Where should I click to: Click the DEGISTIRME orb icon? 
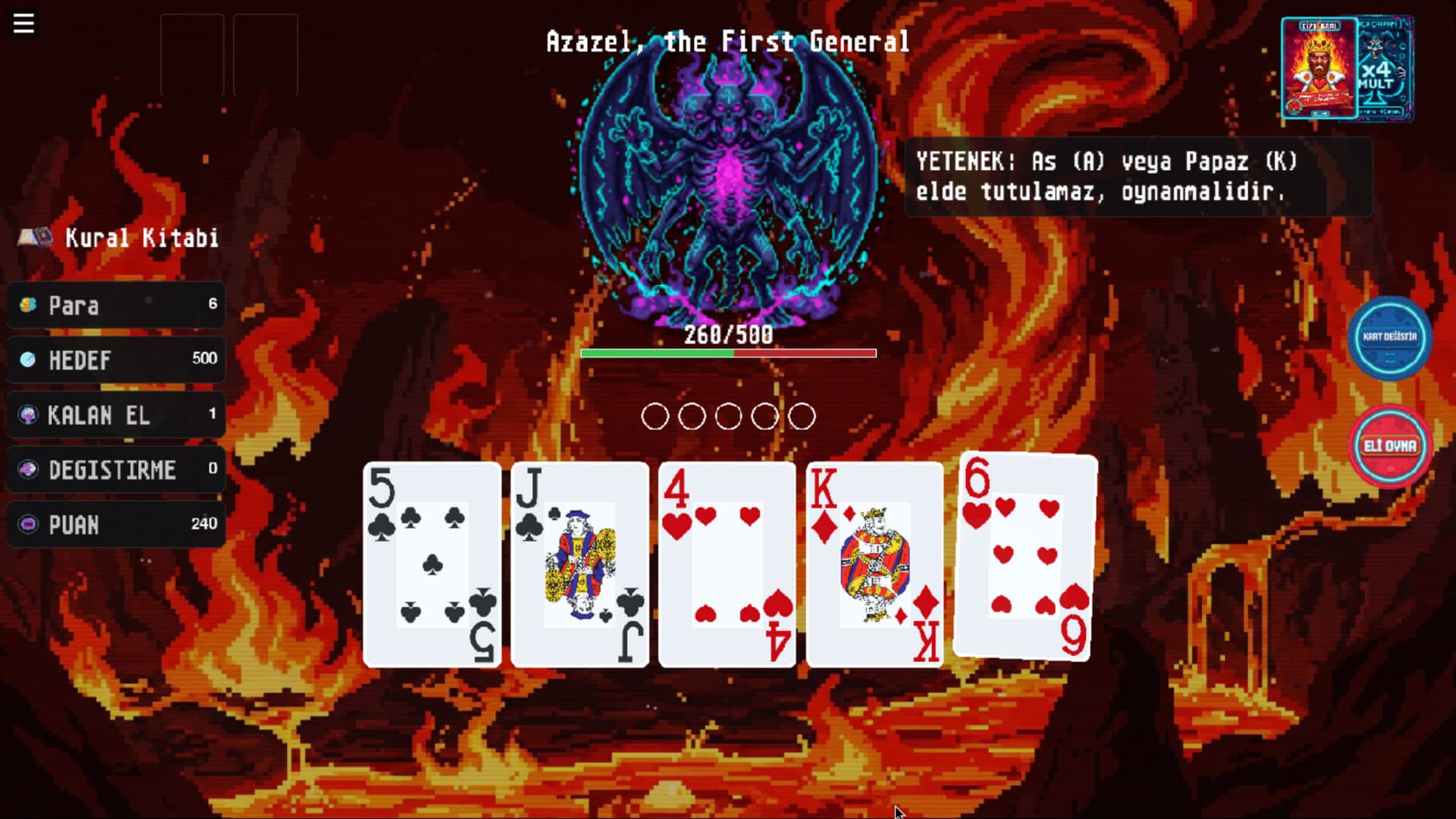(x=27, y=469)
